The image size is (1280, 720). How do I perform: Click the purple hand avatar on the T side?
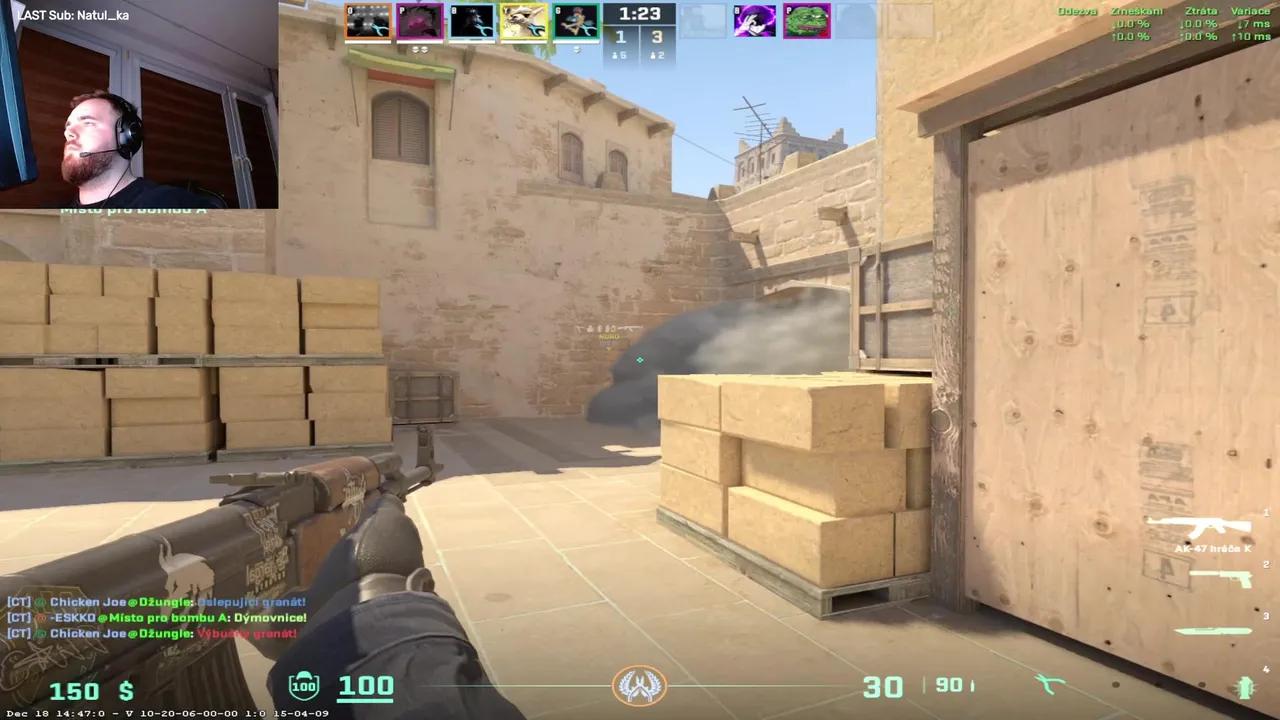(x=754, y=20)
